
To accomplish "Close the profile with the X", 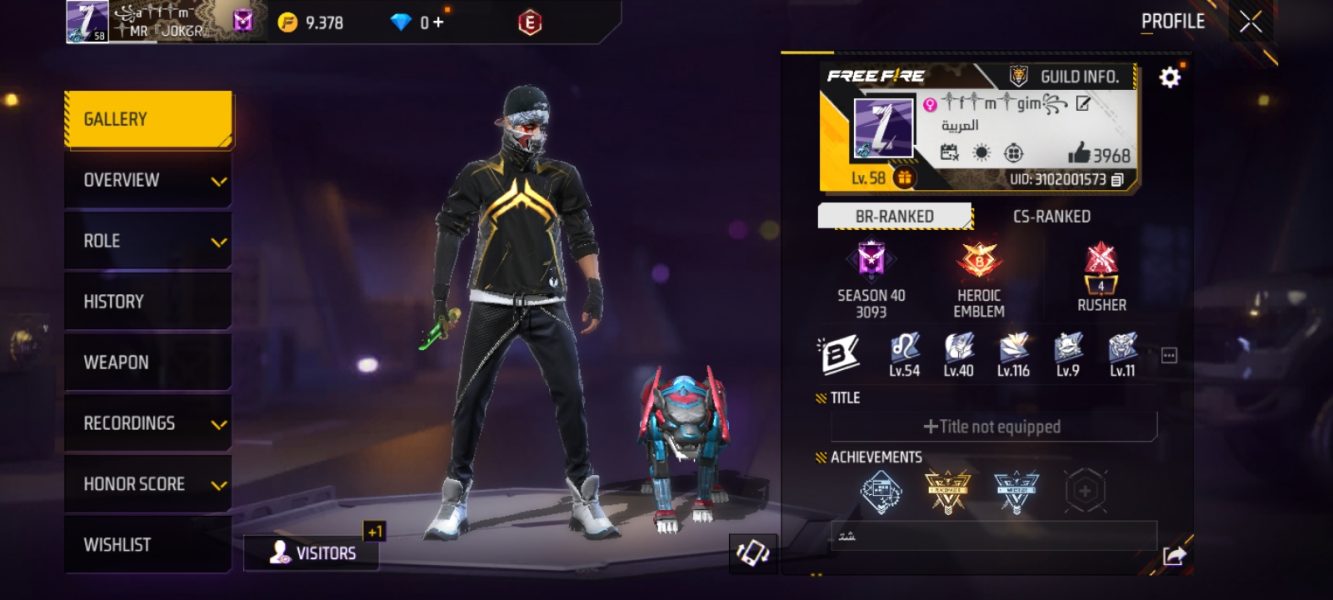I will point(1250,21).
